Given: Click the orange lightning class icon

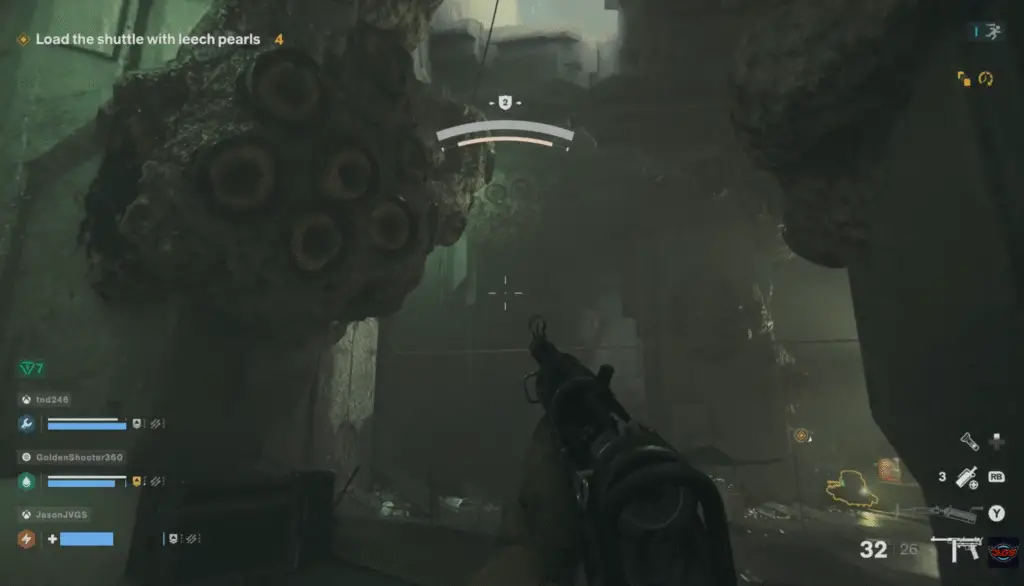Looking at the screenshot, I should [27, 539].
